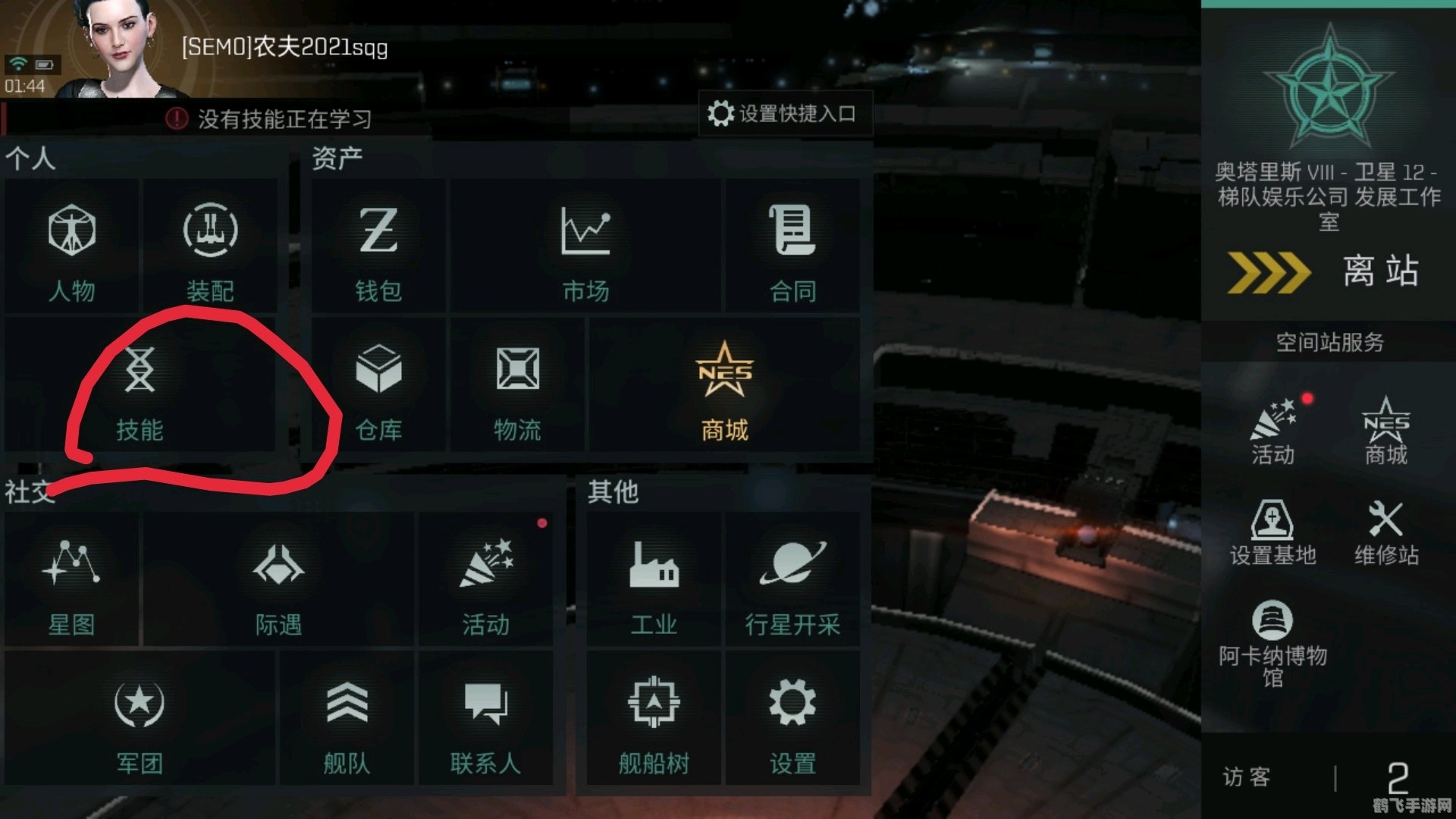
Task: Open the 技能 (Skills) panel circled in red
Action: pyautogui.click(x=140, y=391)
